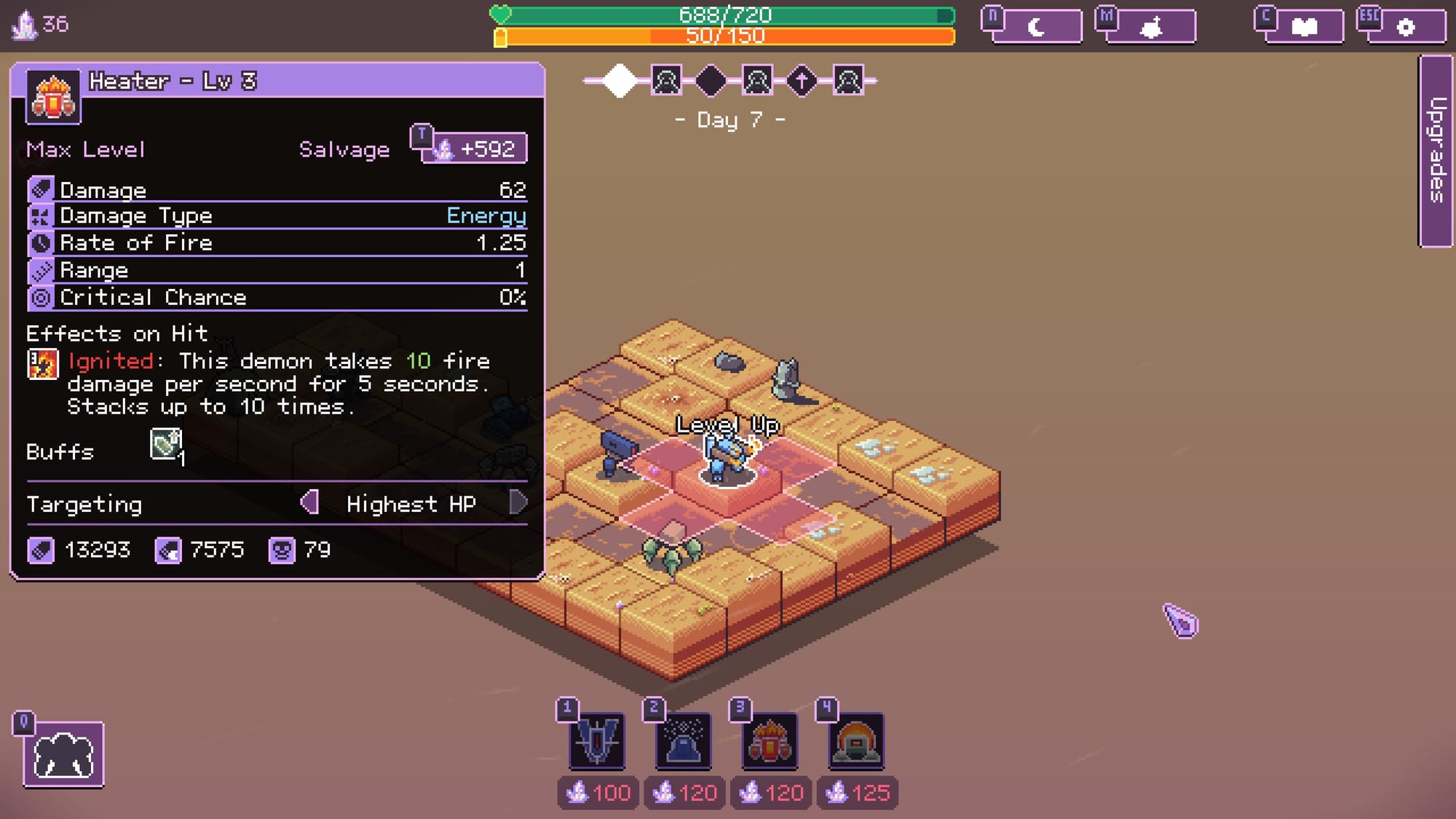
Task: Click the Heater's buff icon
Action: pyautogui.click(x=166, y=444)
